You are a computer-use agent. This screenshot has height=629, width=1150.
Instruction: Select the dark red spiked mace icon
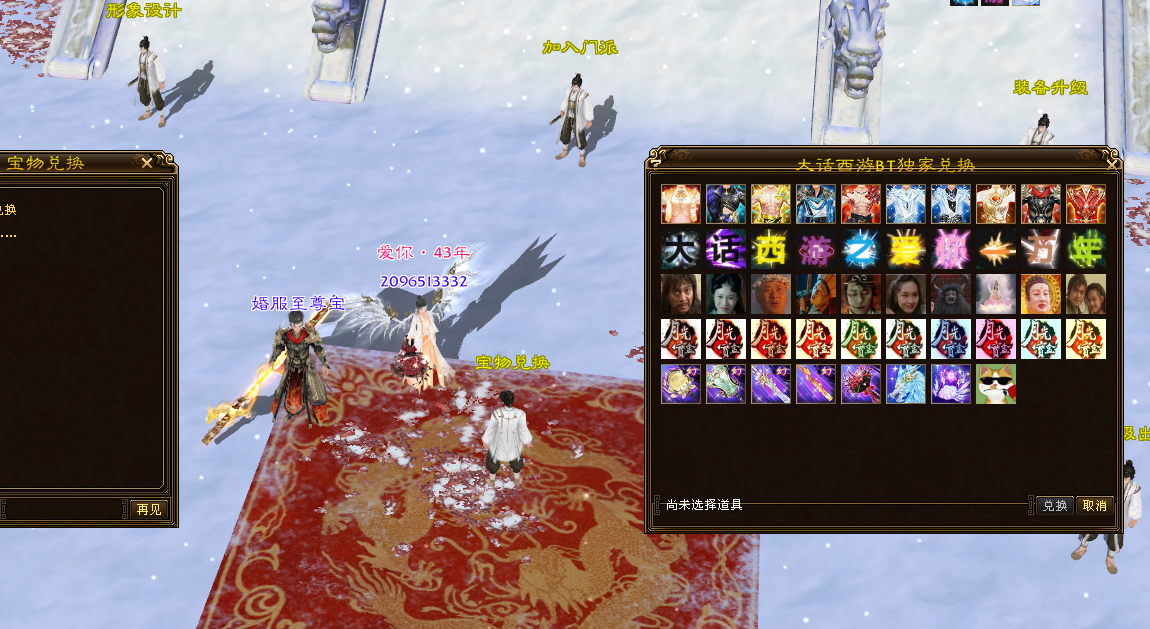(x=860, y=384)
